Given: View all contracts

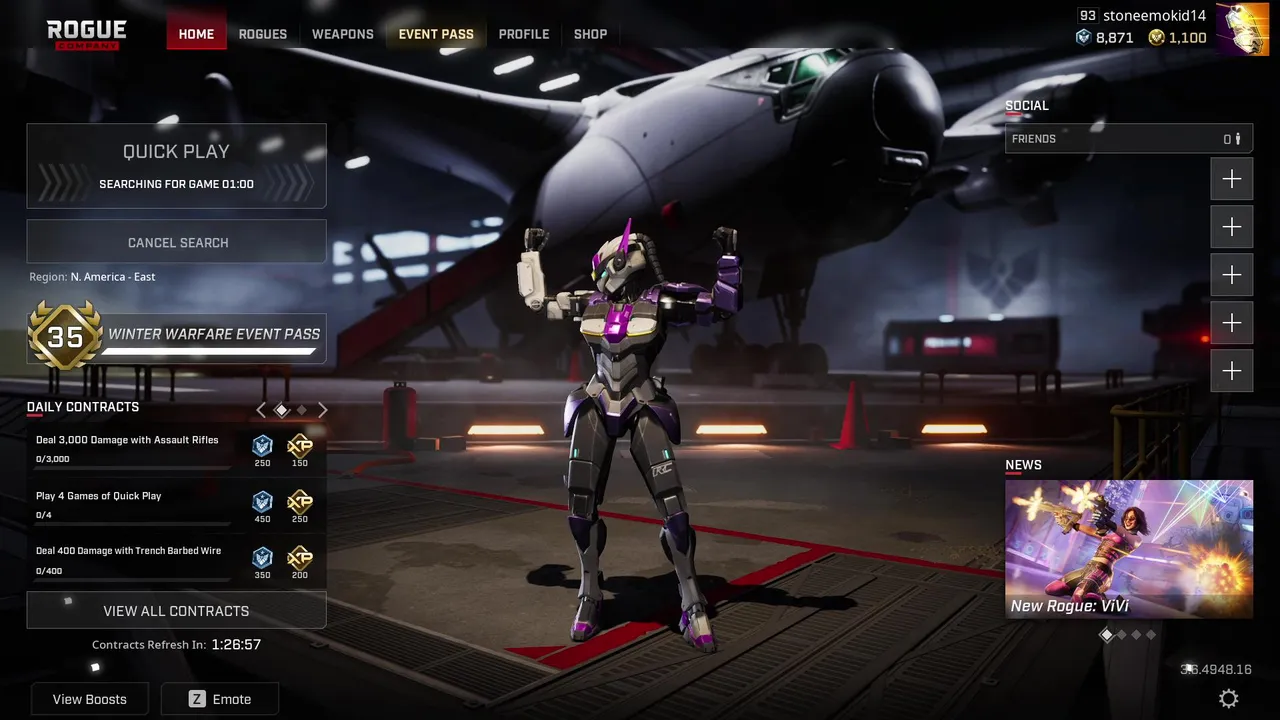Looking at the screenshot, I should [x=176, y=610].
